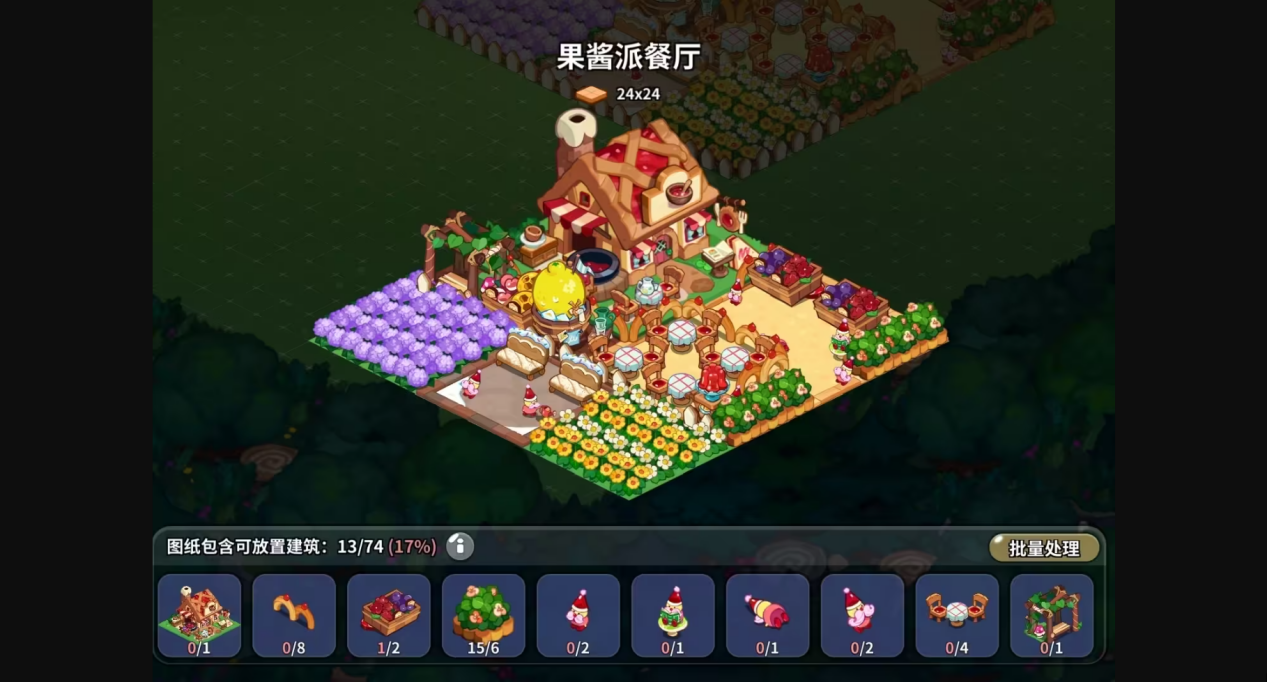Viewport: 1267px width, 682px height.
Task: Pick the vine-covered wooden pergola slot
Action: point(1052,615)
